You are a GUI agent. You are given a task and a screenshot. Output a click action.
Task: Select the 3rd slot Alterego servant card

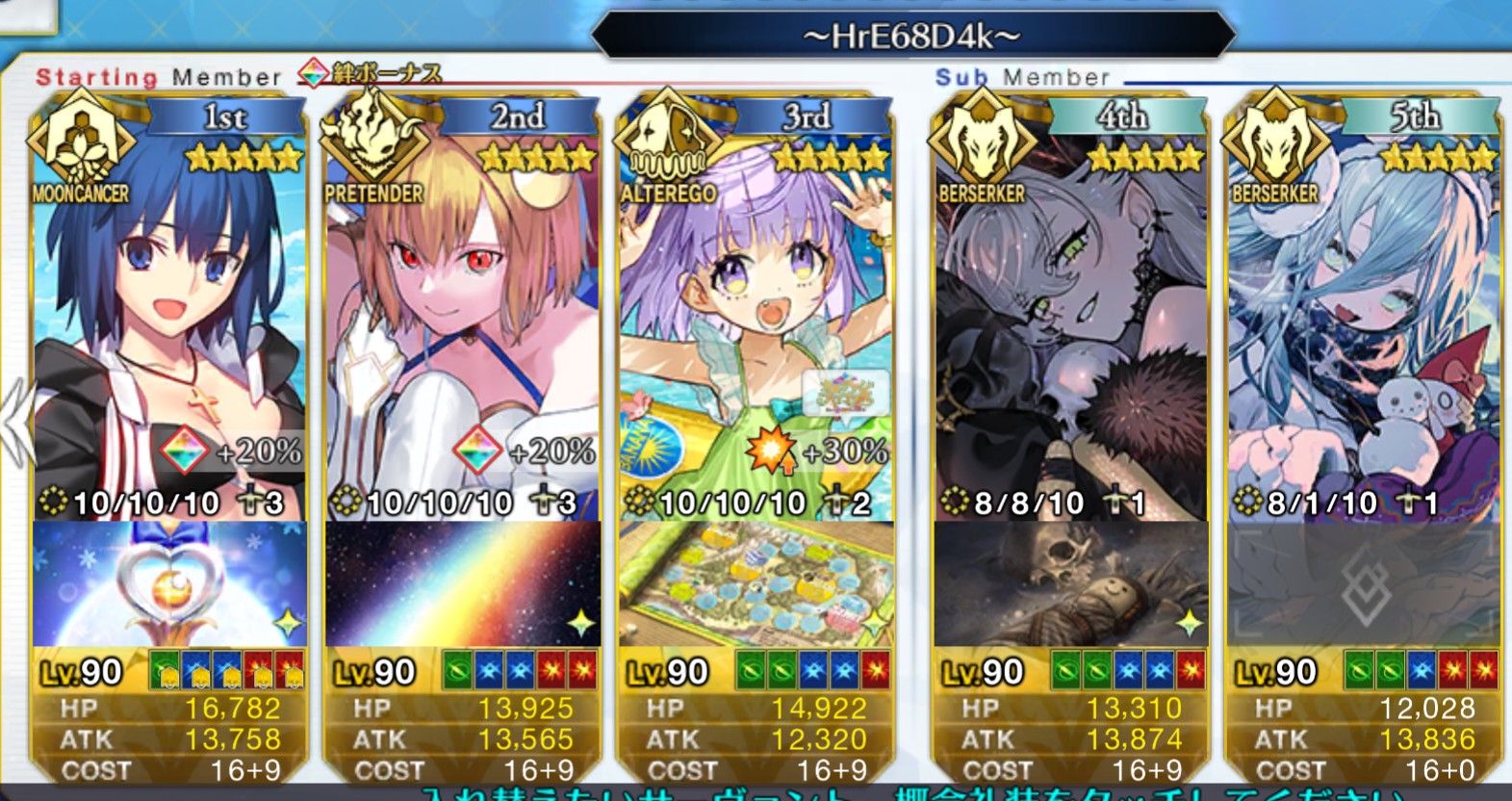click(756, 318)
